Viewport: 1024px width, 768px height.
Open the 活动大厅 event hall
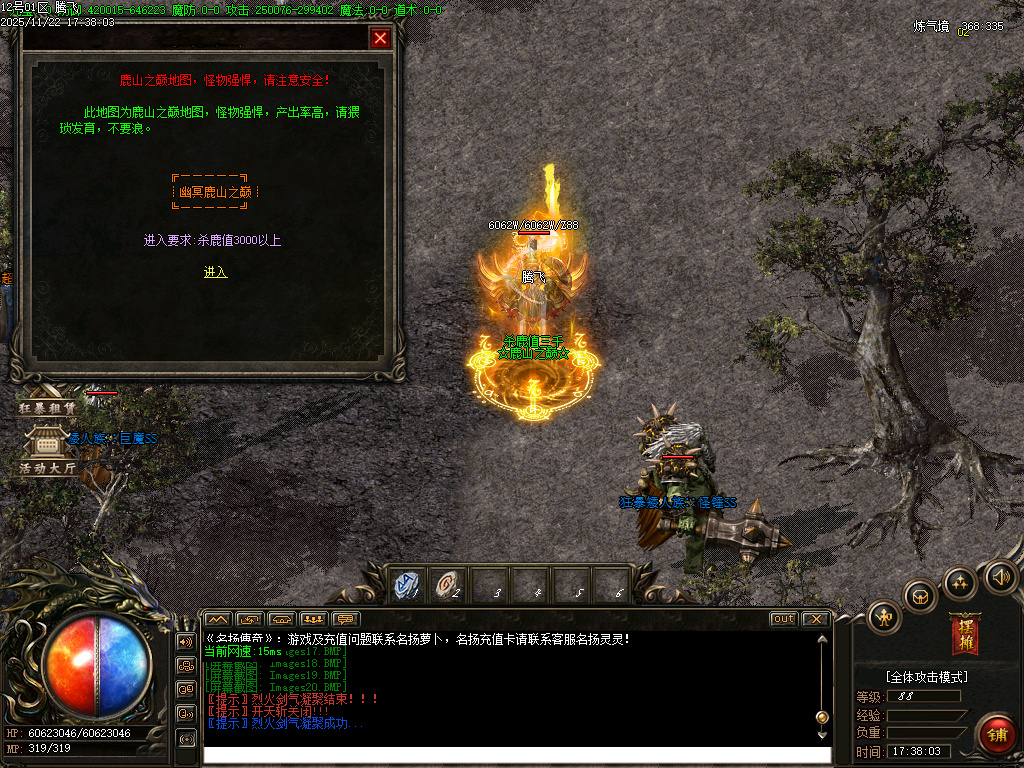point(47,467)
